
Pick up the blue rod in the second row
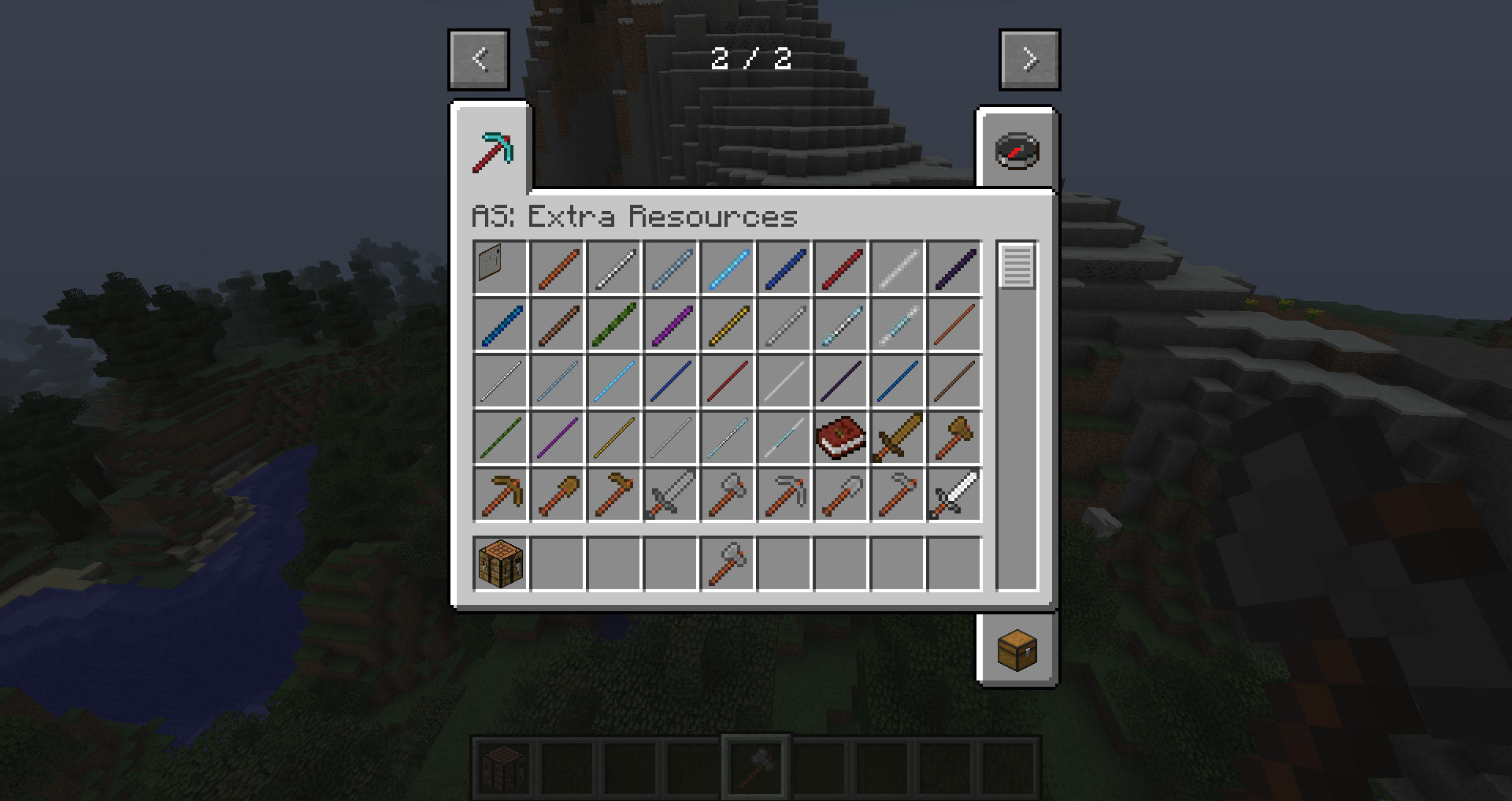pyautogui.click(x=499, y=324)
